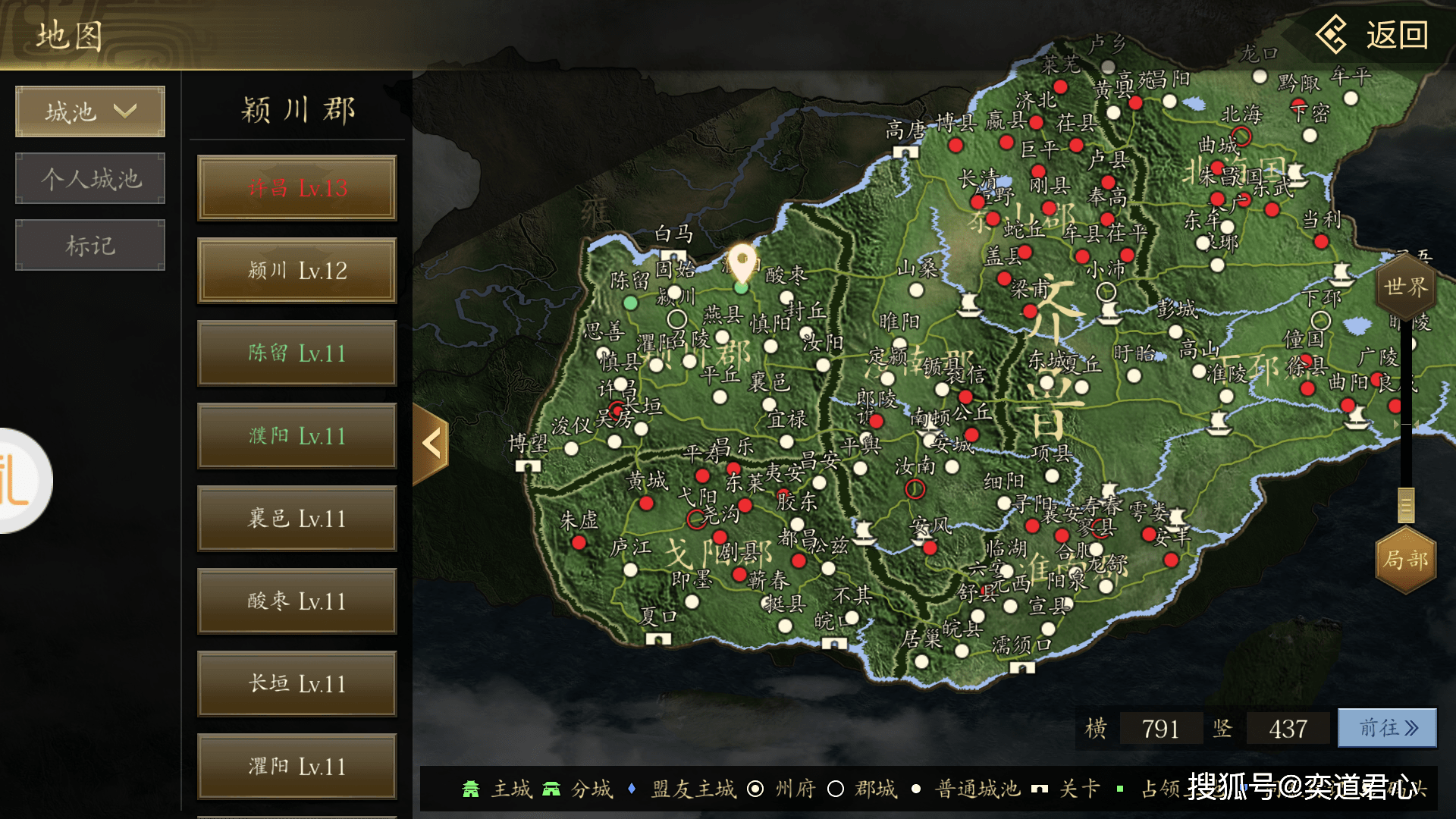Screen dimensions: 1456x819
Task: Collapse the side panel with the arrow
Action: pyautogui.click(x=431, y=444)
